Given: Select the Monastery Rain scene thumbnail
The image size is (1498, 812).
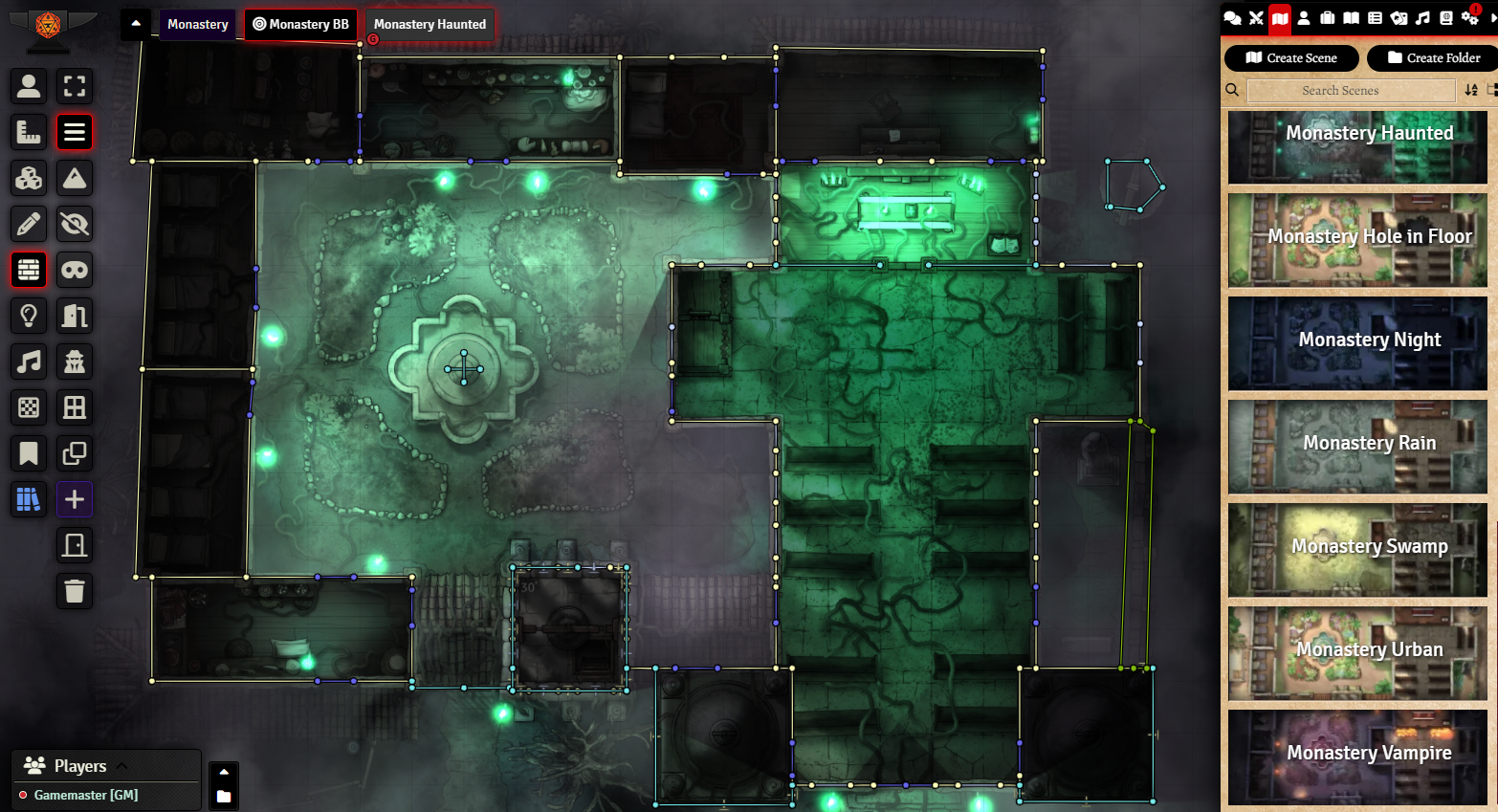Looking at the screenshot, I should [1357, 446].
